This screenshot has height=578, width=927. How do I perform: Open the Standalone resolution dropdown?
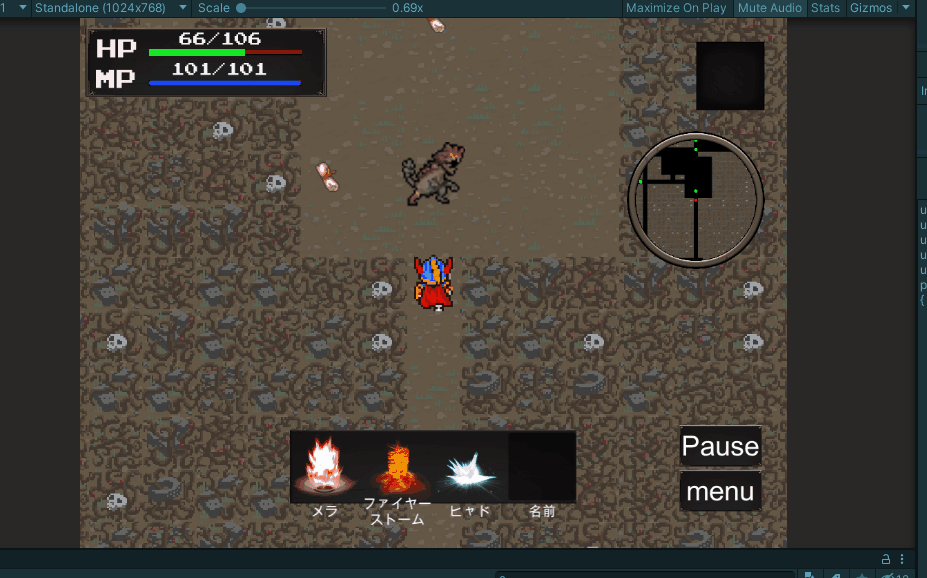coord(111,8)
